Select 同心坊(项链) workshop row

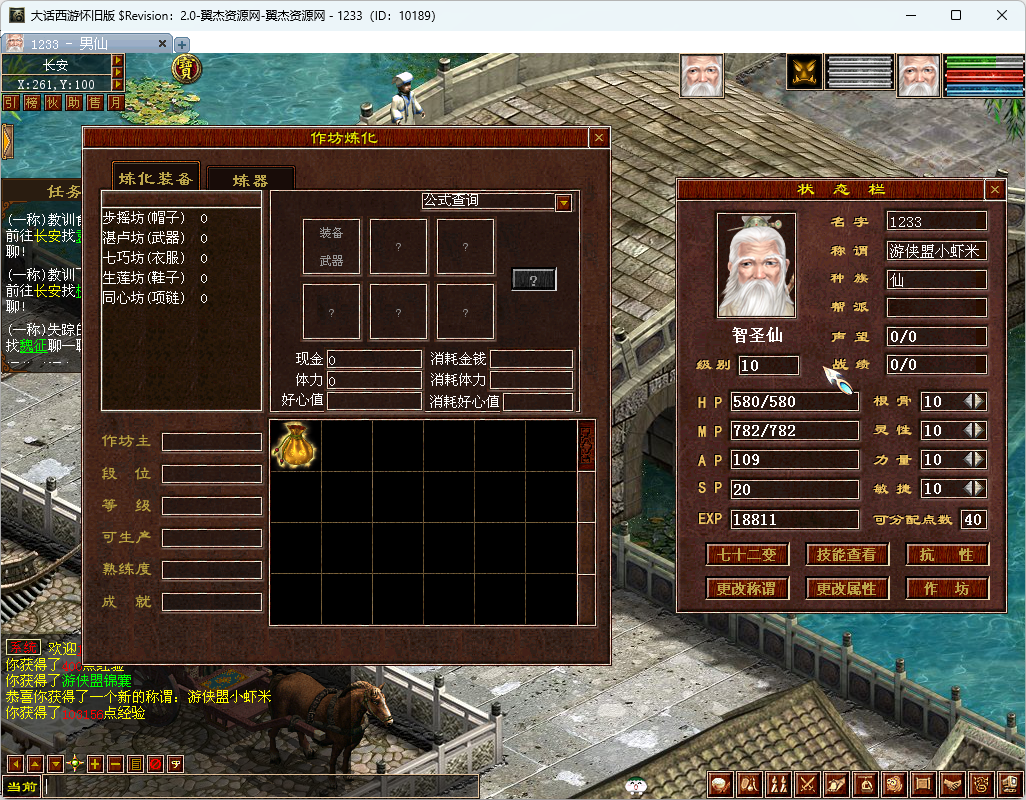point(144,298)
